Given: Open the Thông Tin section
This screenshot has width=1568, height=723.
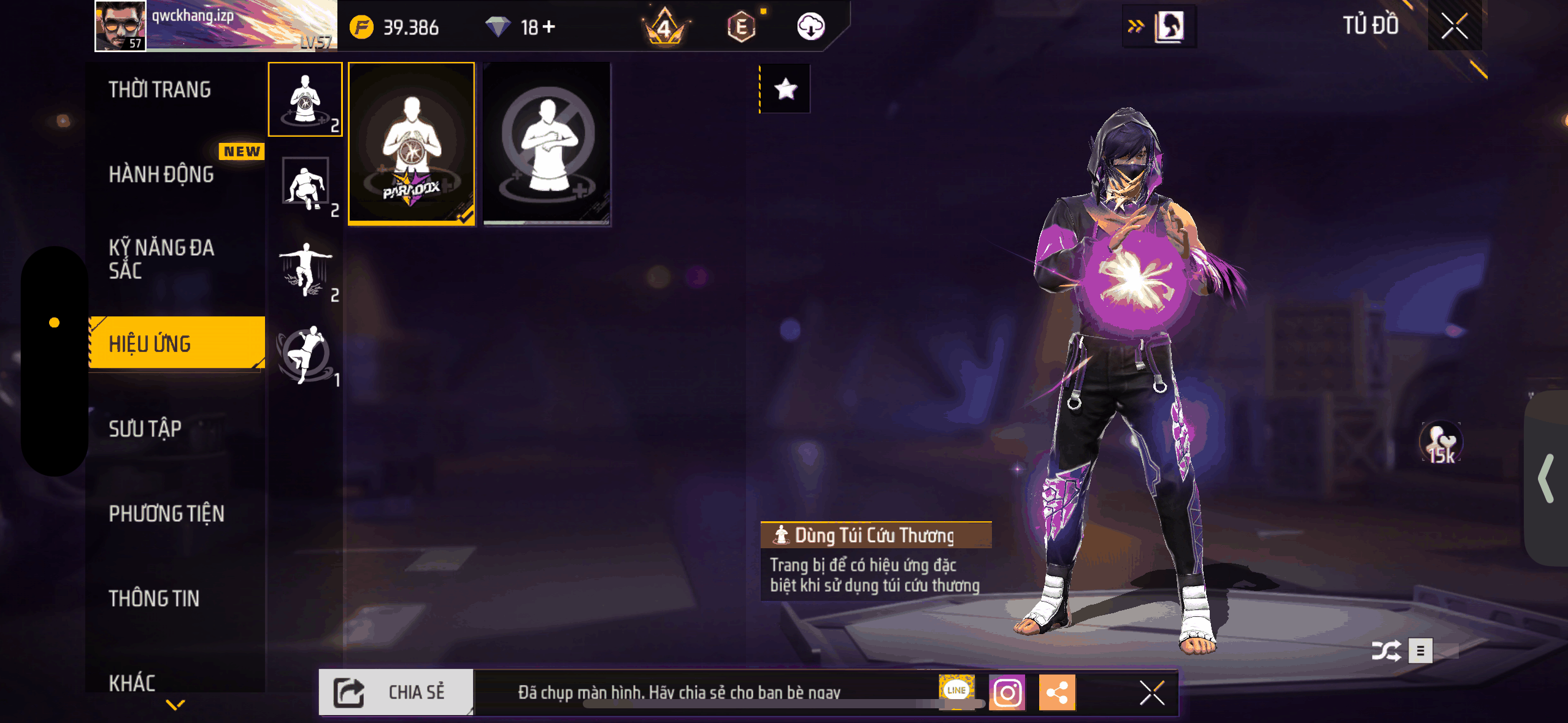Looking at the screenshot, I should click(154, 599).
